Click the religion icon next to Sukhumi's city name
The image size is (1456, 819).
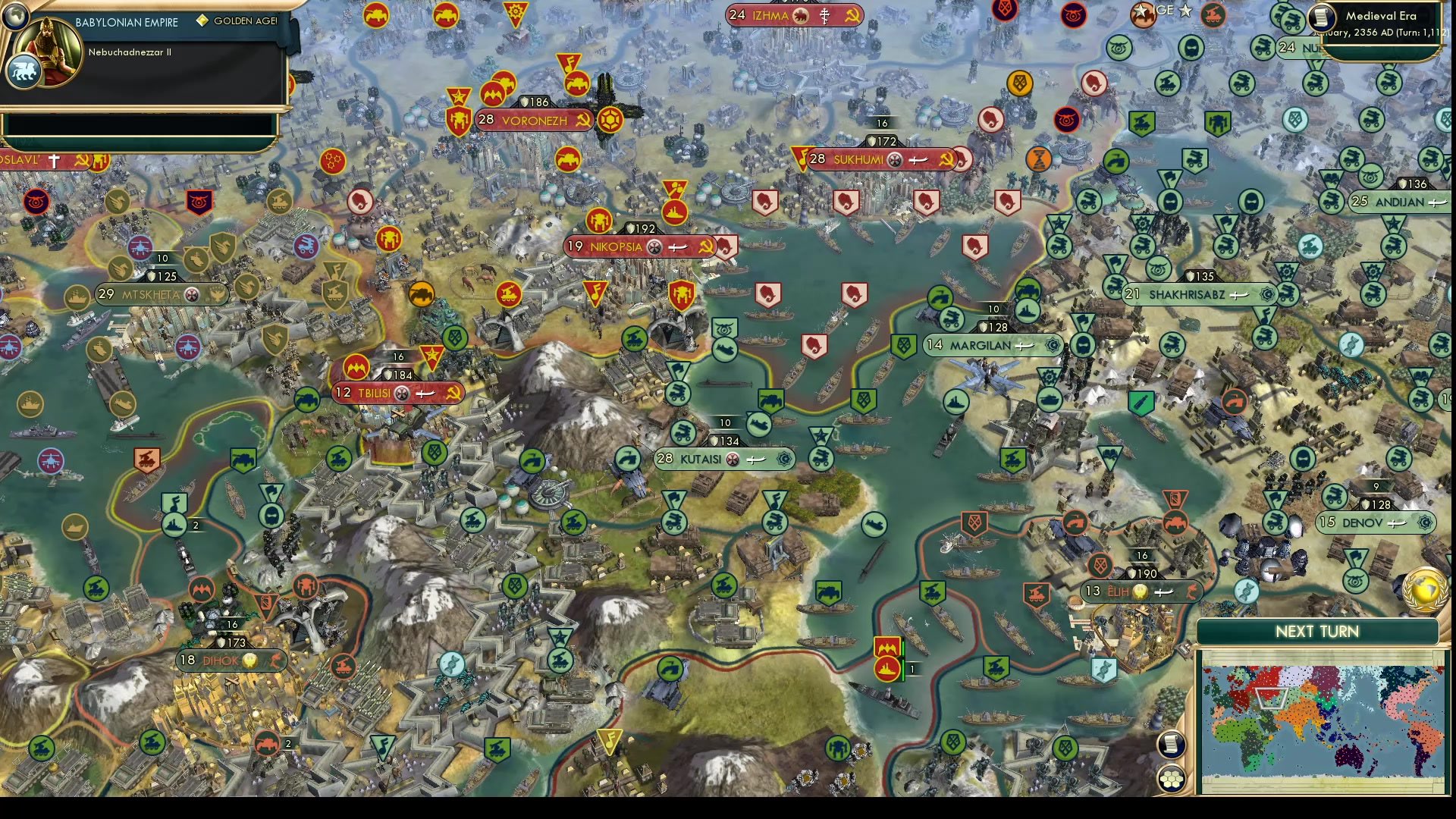click(895, 160)
